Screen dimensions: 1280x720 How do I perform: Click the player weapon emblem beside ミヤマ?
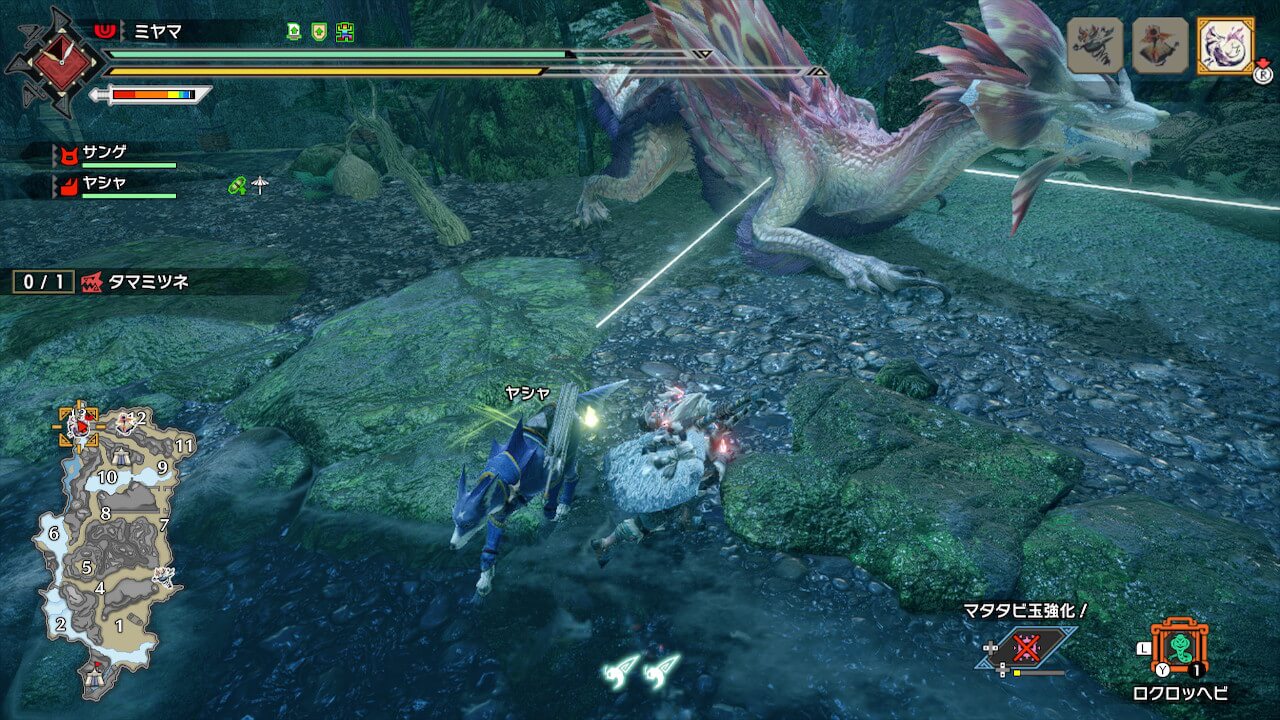point(54,61)
